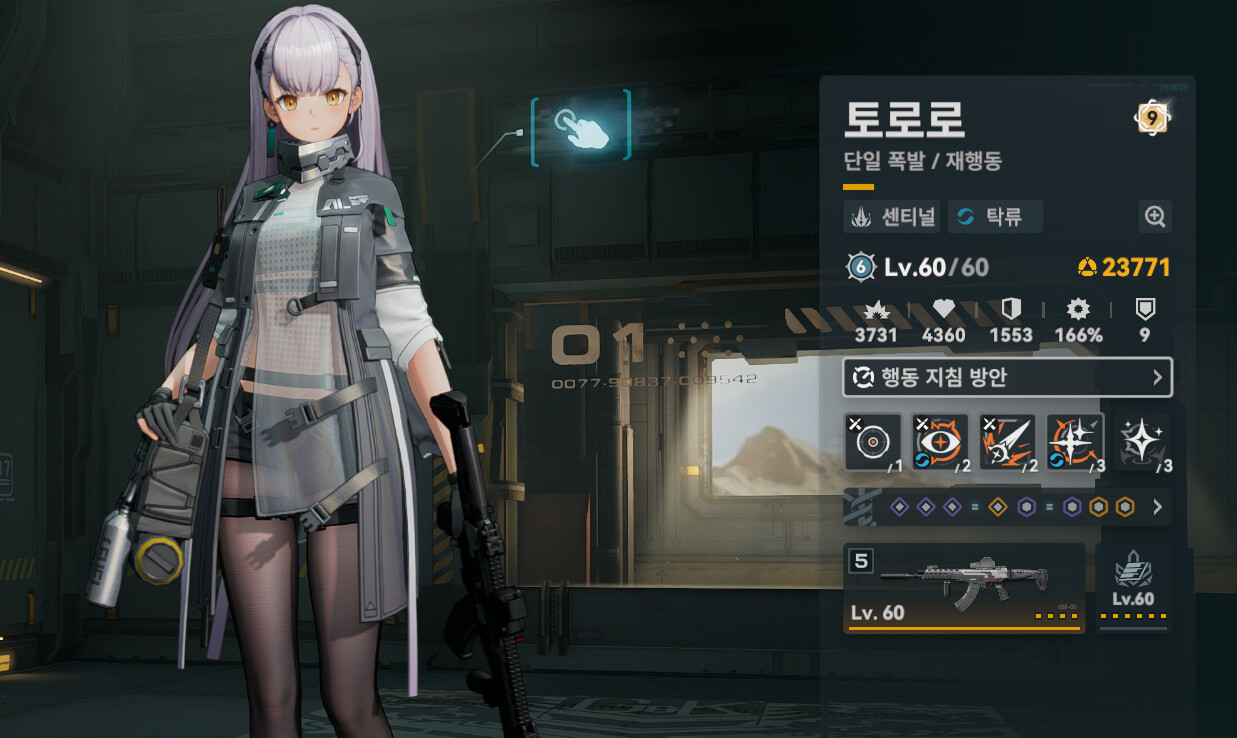Select the 탁류 element tag

point(994,217)
